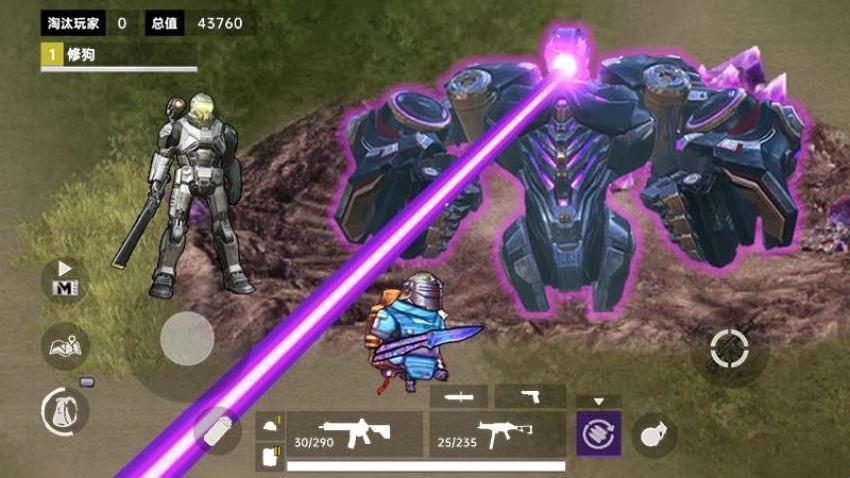The image size is (850, 478).
Task: Equip the pistol sidearm slot
Action: tap(530, 397)
